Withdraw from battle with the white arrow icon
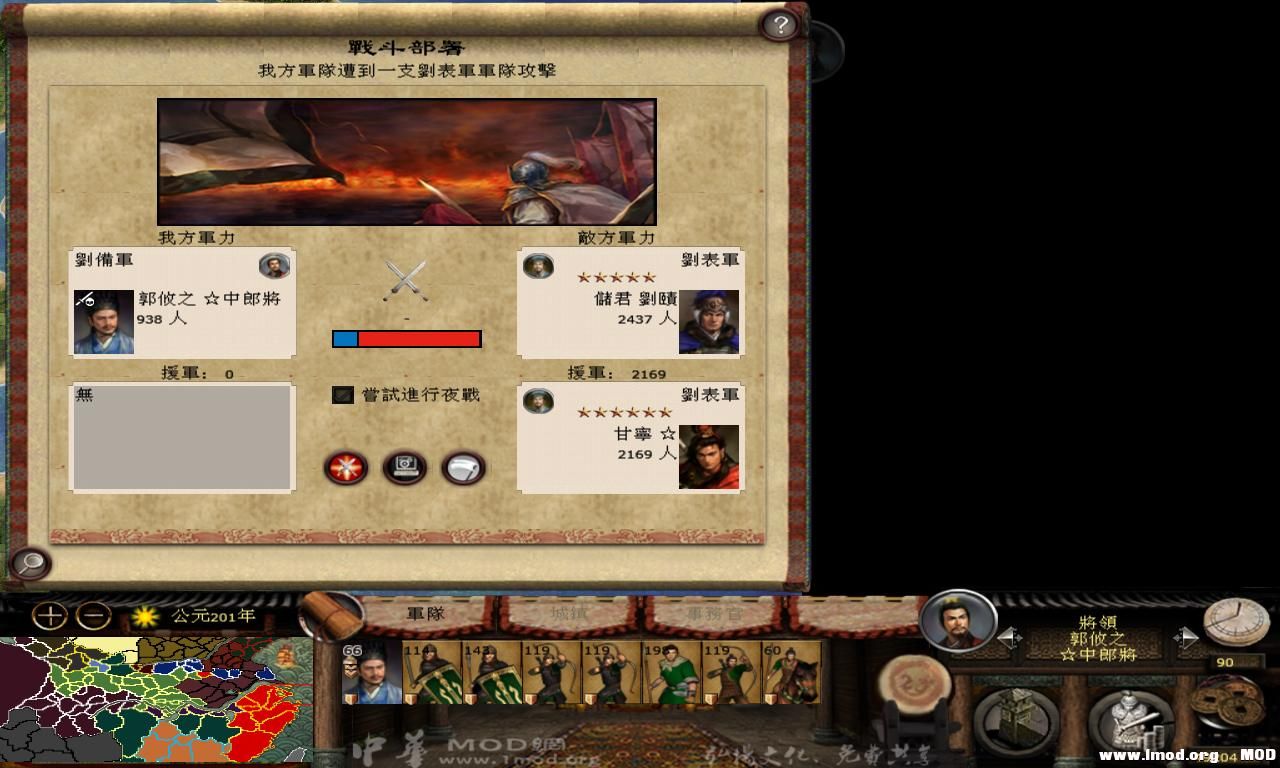The width and height of the screenshot is (1280, 768). pos(465,468)
